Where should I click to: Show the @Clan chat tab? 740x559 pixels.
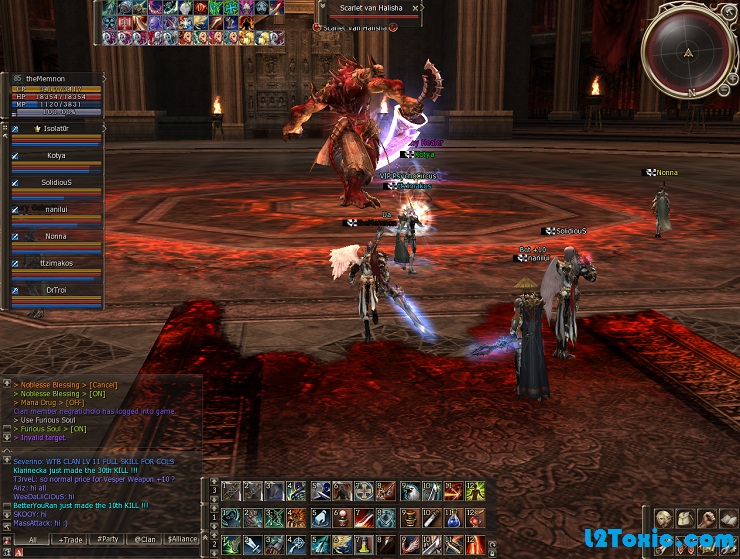pyautogui.click(x=145, y=539)
